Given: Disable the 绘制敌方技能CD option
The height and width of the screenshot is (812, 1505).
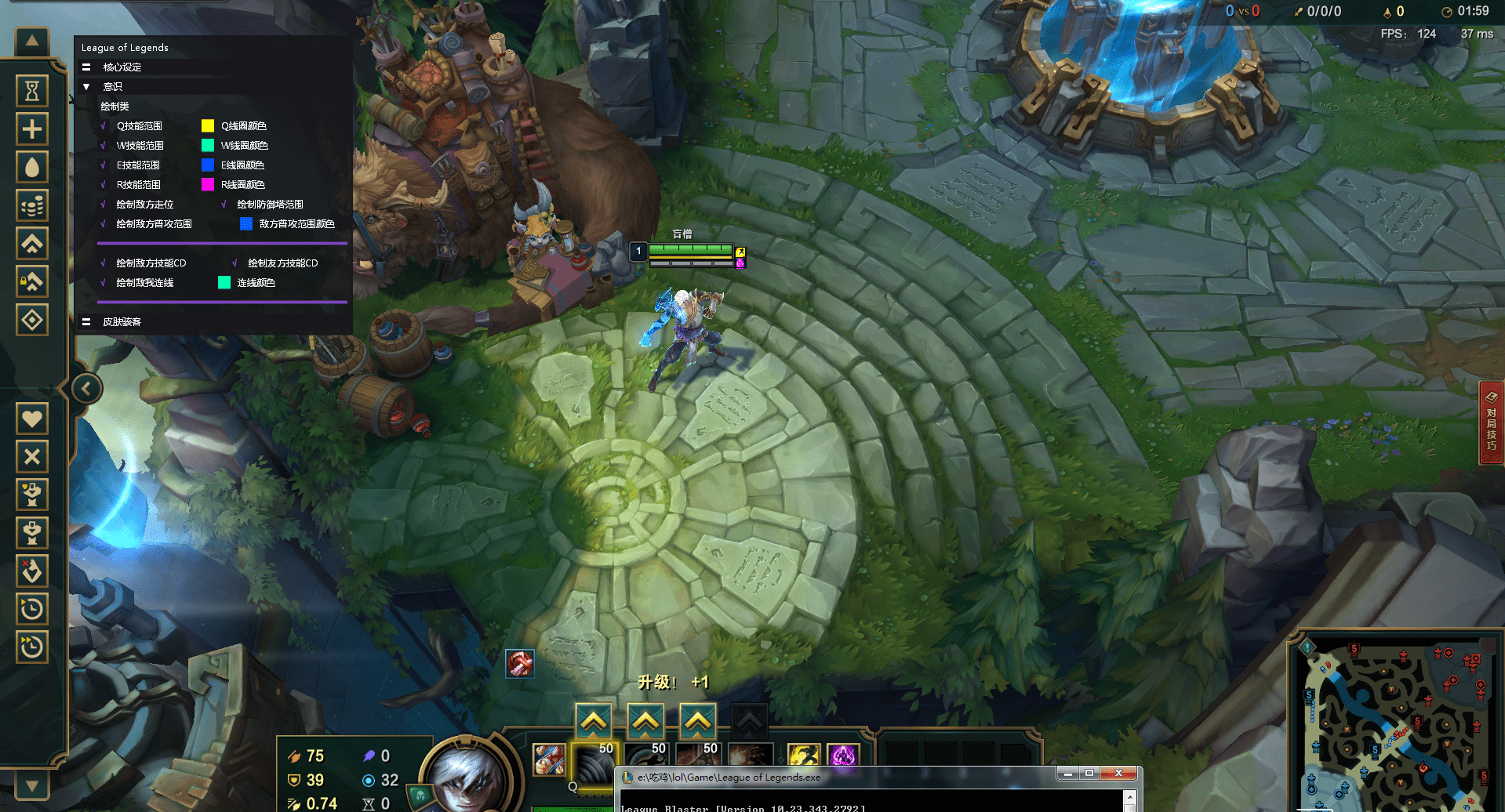Looking at the screenshot, I should 104,263.
